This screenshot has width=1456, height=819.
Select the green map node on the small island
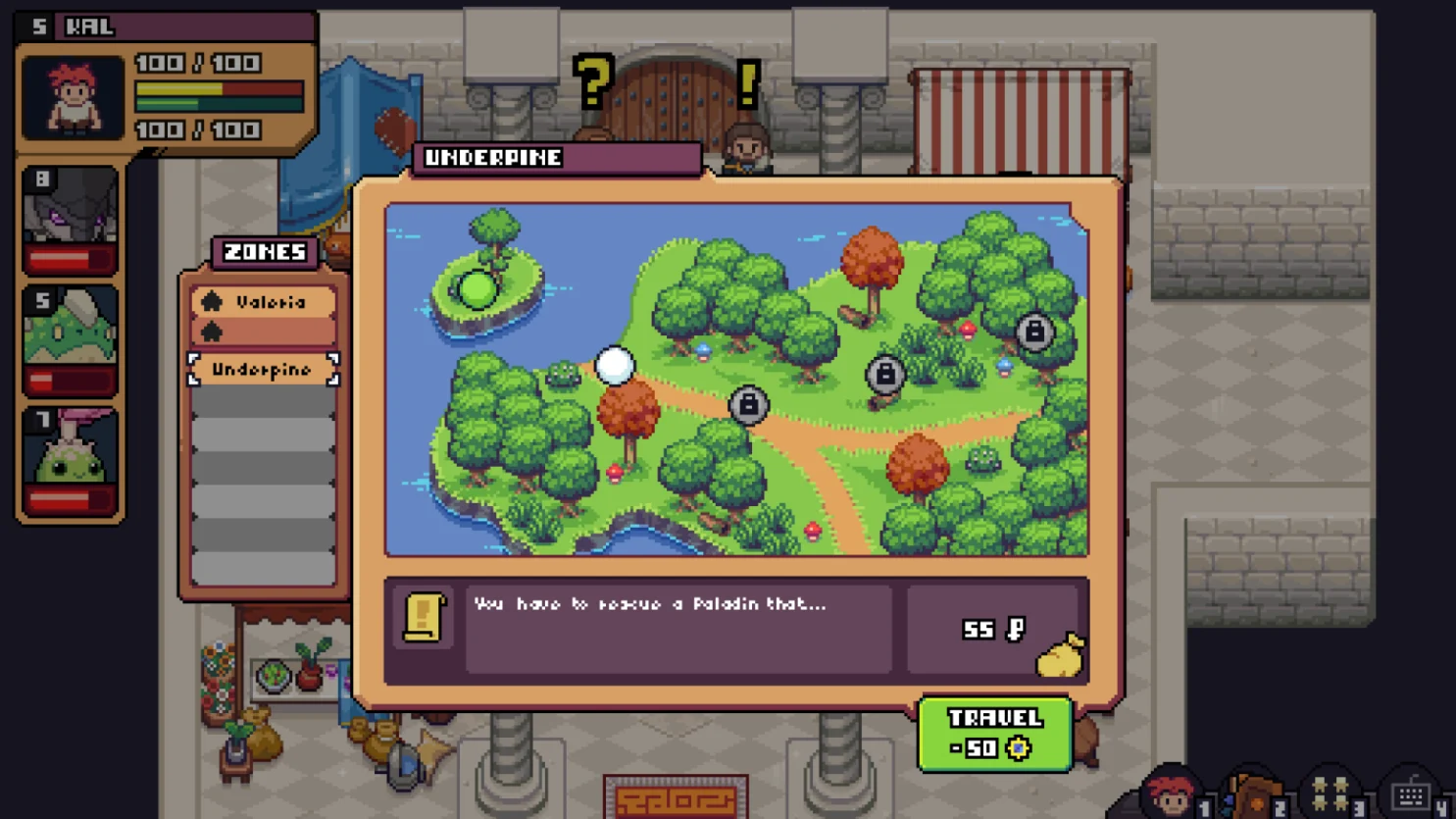[x=477, y=289]
